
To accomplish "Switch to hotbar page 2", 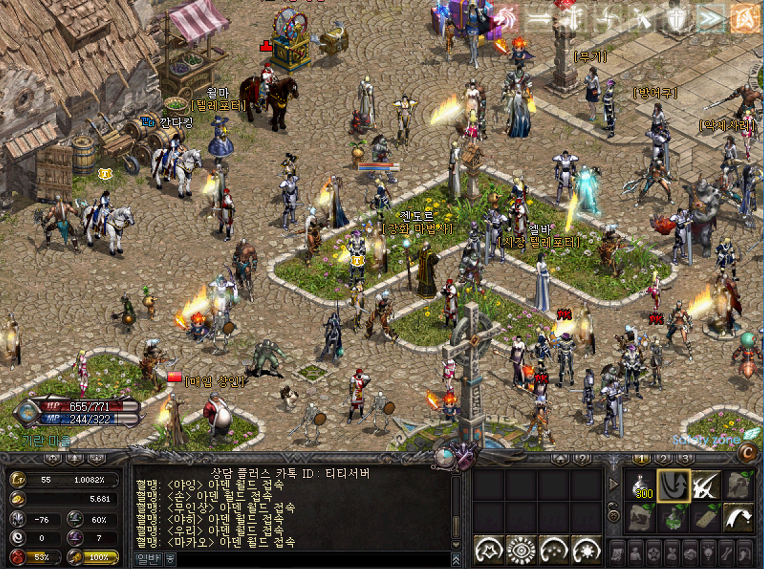I will [x=662, y=458].
